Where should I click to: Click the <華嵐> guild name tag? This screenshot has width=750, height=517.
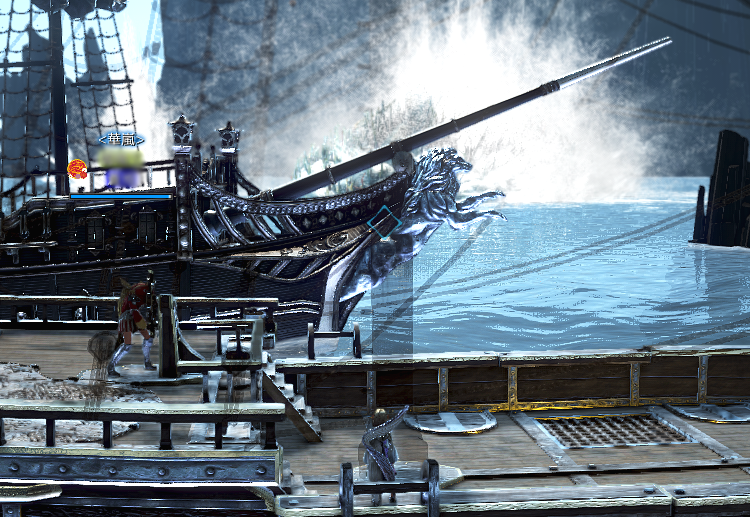click(x=121, y=139)
